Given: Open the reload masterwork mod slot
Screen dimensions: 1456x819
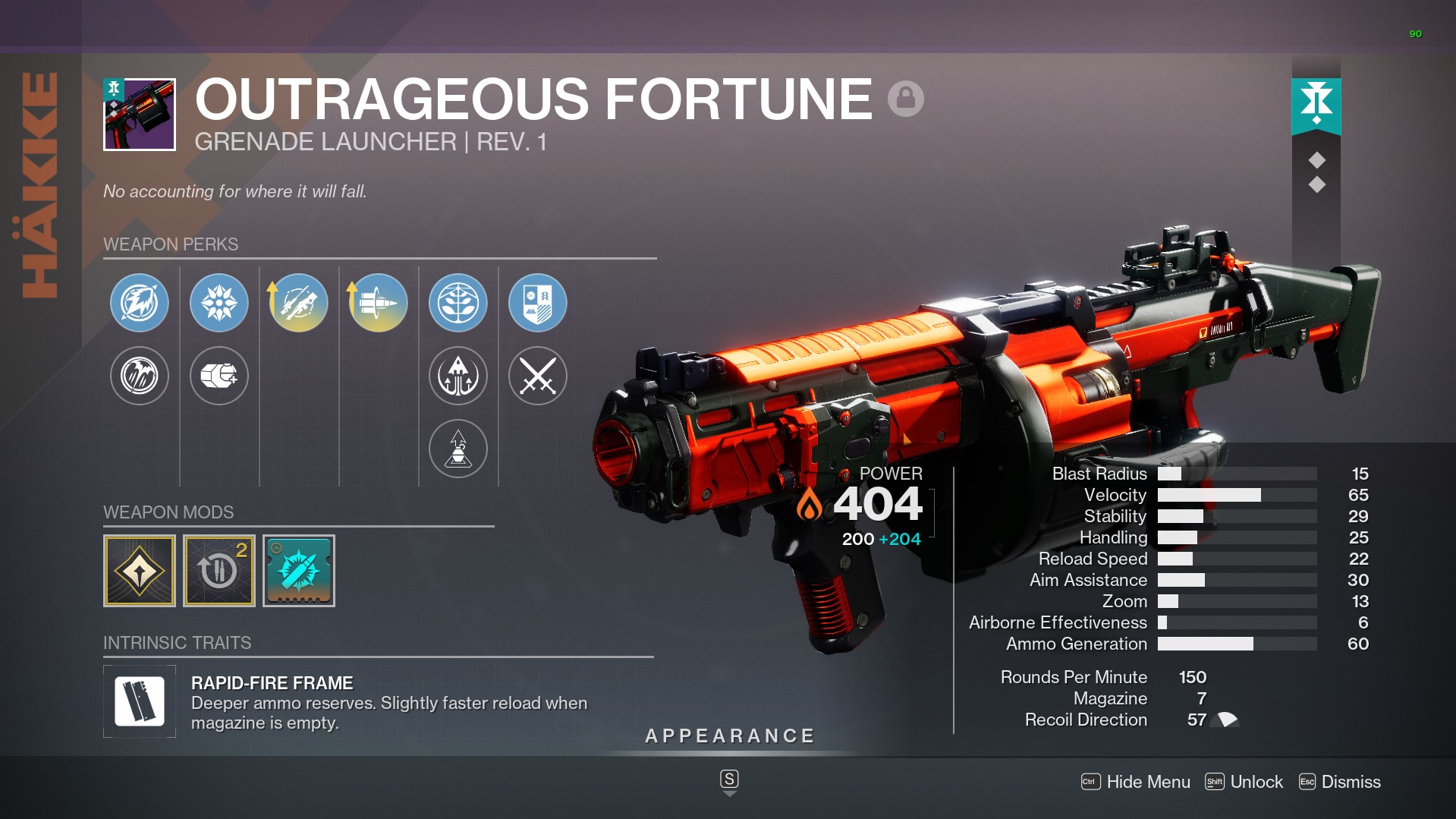Looking at the screenshot, I should (219, 571).
